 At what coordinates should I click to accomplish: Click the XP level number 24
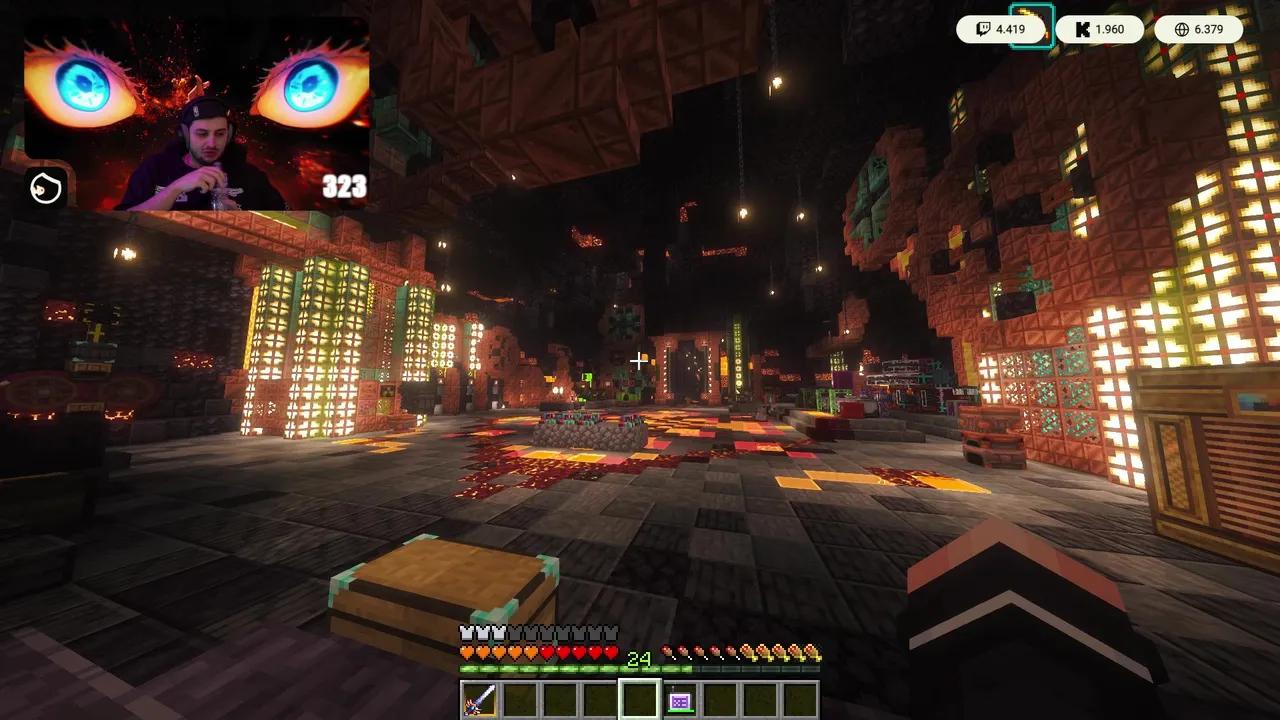click(640, 660)
